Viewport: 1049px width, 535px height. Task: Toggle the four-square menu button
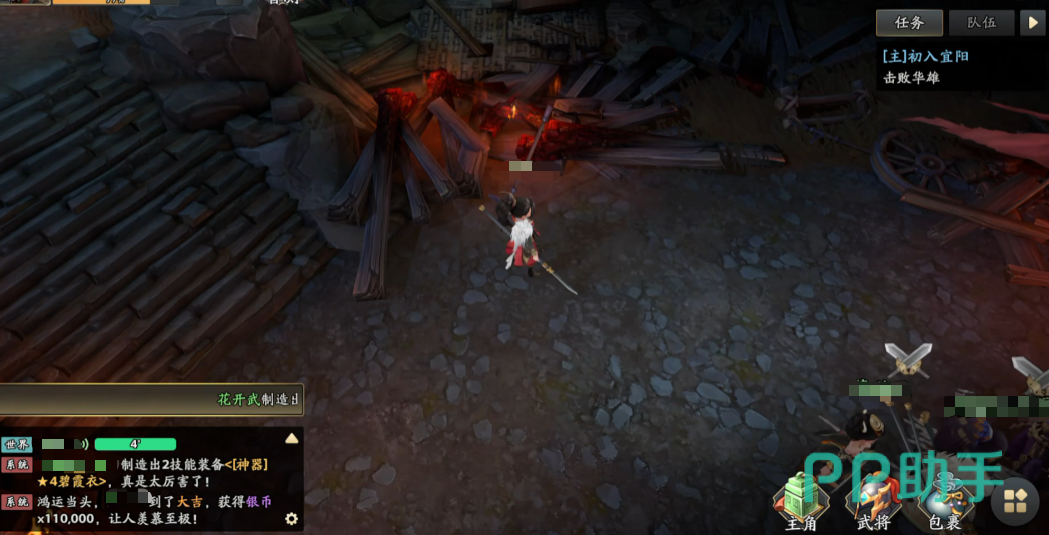pos(1016,502)
